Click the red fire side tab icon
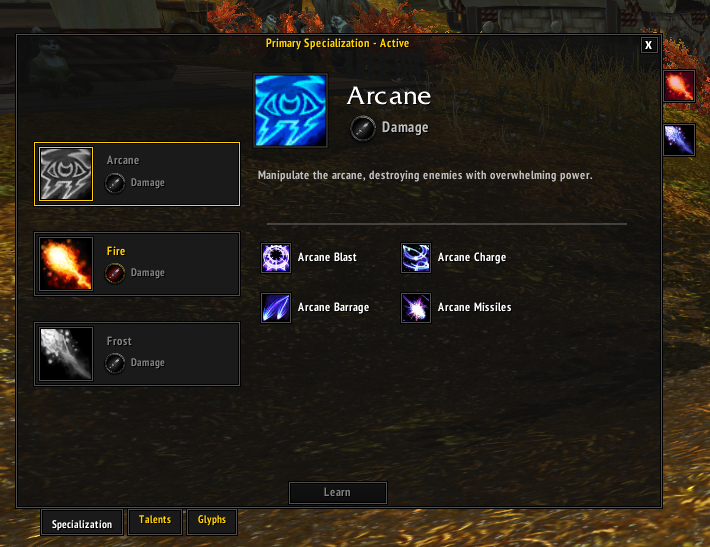 679,87
